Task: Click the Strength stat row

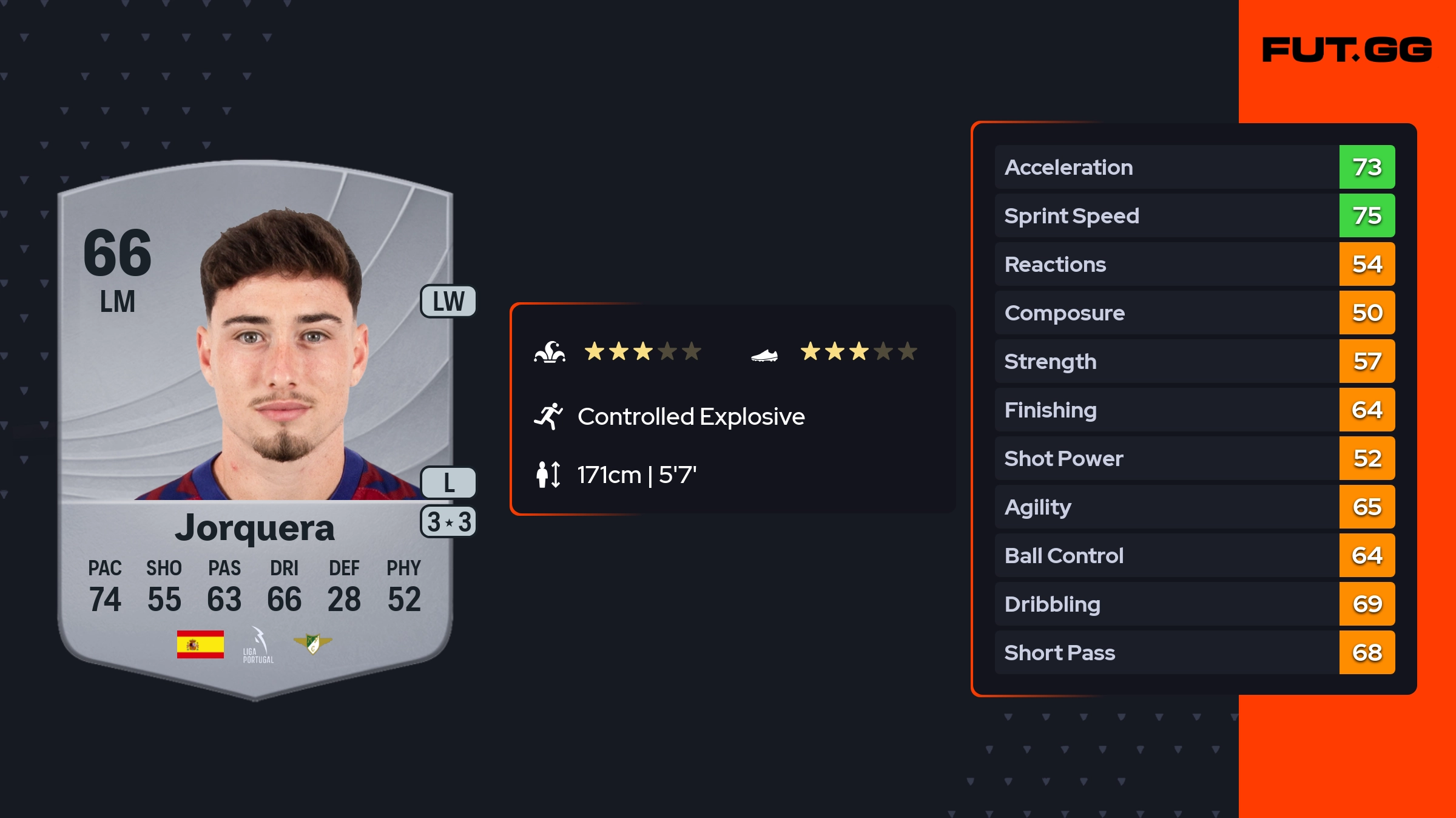Action: [x=1194, y=361]
